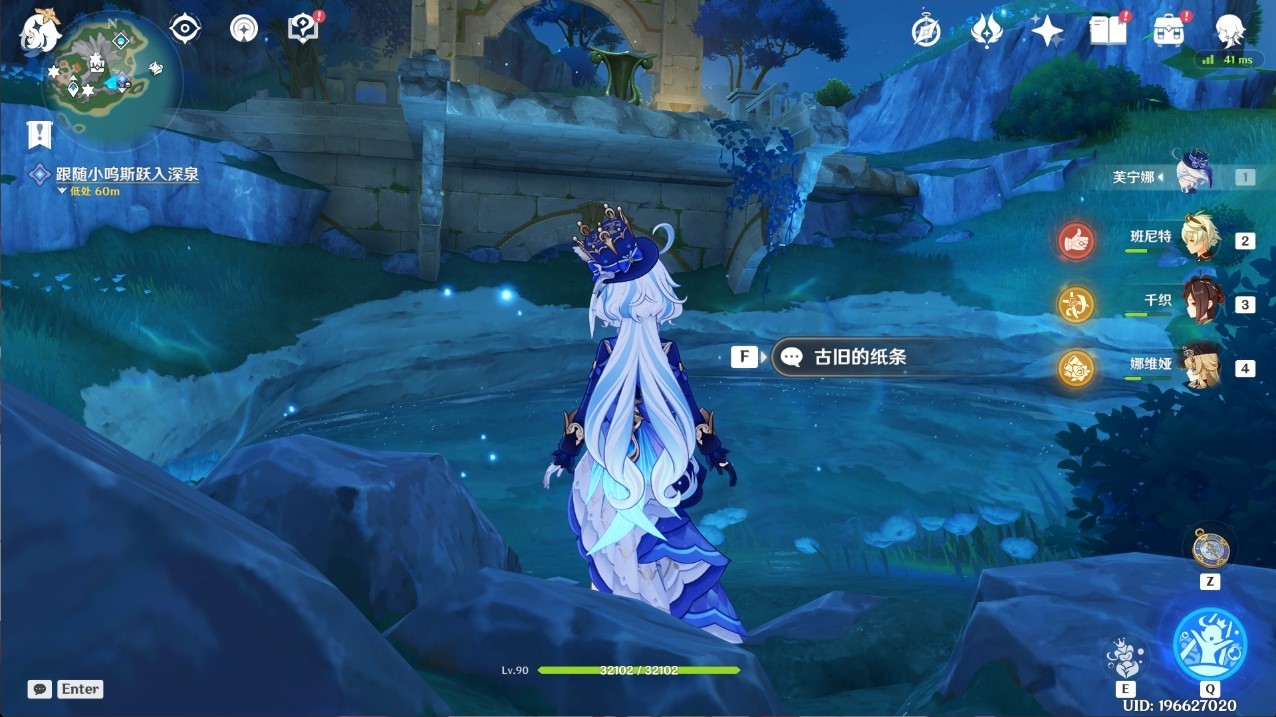This screenshot has height=717, width=1276.
Task: Open the quest menu icon with alert
Action: point(303,28)
